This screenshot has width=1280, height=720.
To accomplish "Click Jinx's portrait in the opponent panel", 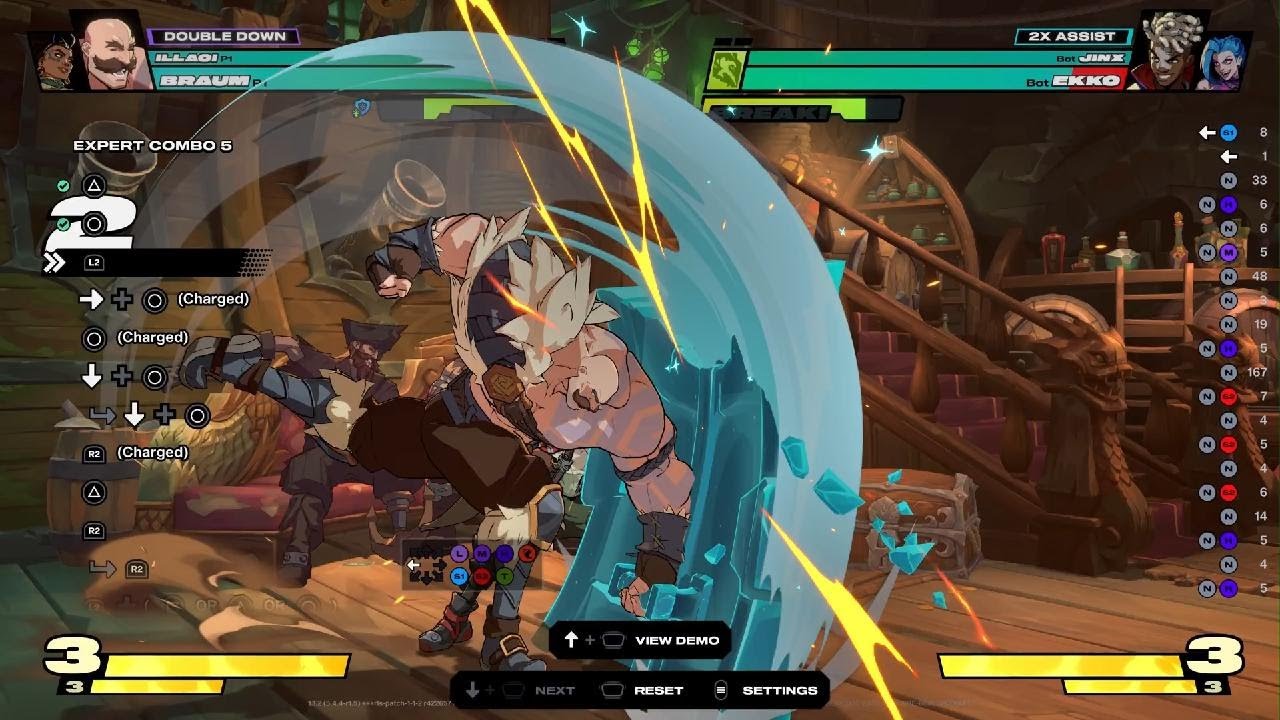I will click(1223, 62).
